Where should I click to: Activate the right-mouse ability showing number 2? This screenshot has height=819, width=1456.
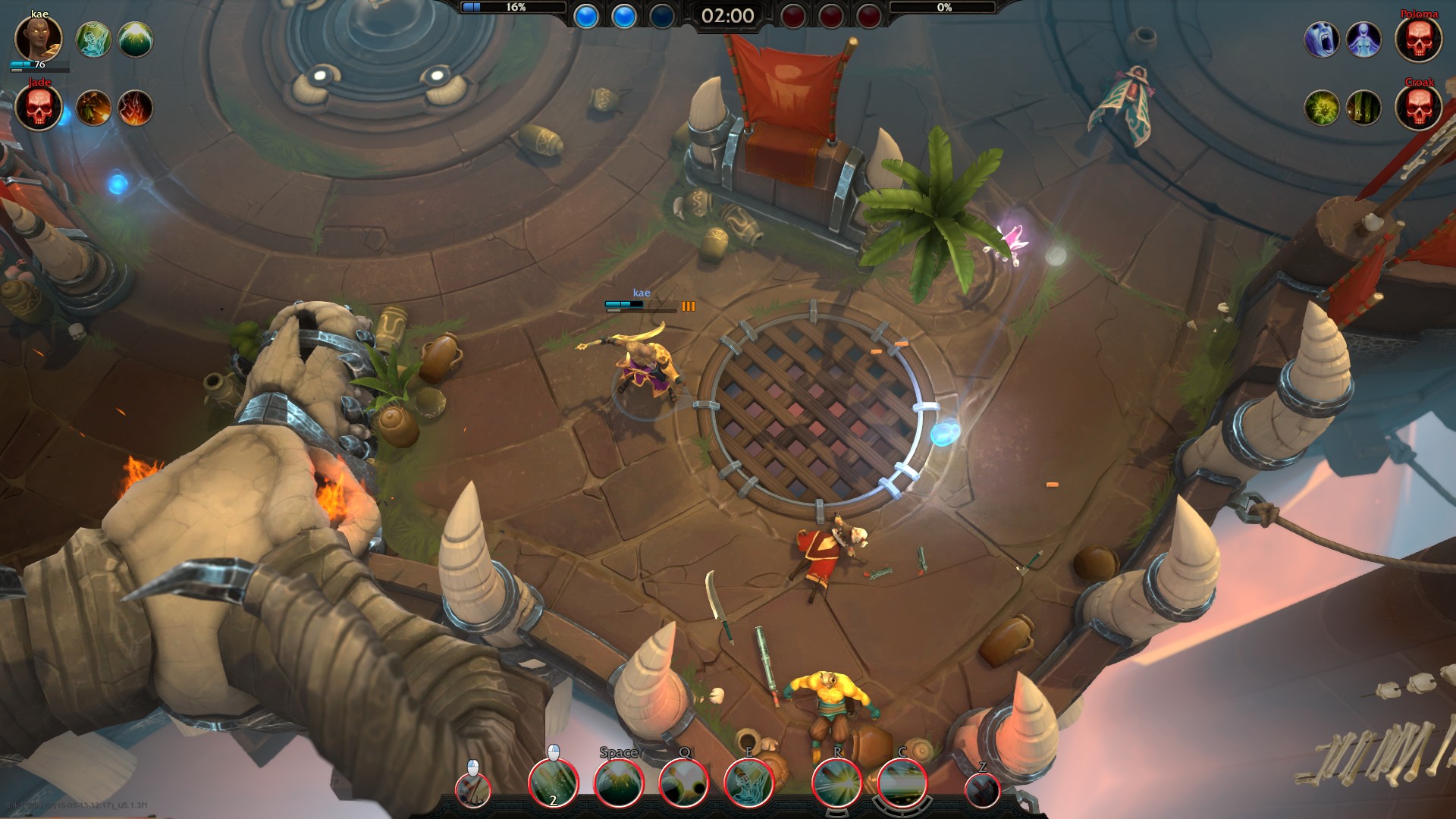(x=554, y=783)
